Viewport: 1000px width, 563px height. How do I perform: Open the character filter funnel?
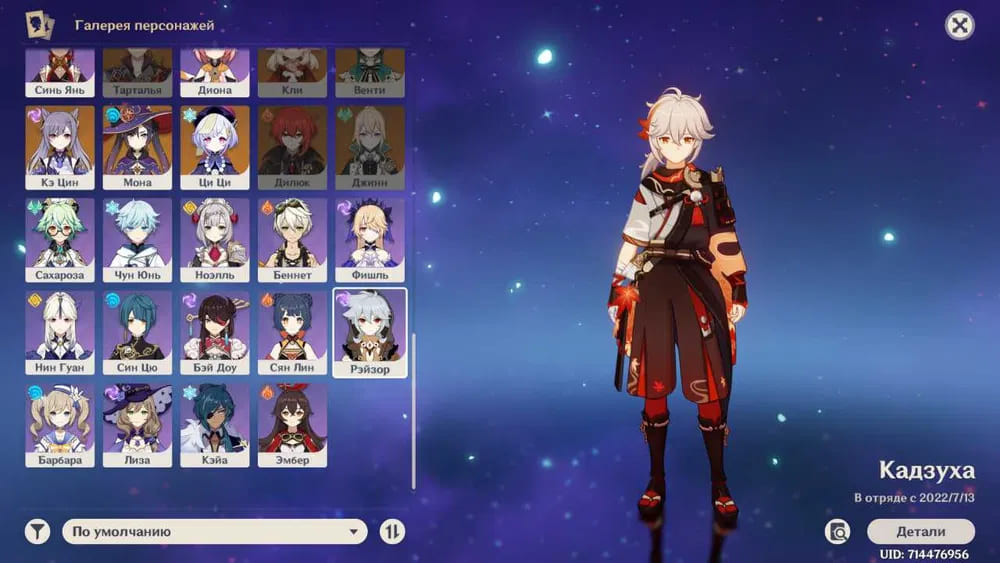pos(37,532)
